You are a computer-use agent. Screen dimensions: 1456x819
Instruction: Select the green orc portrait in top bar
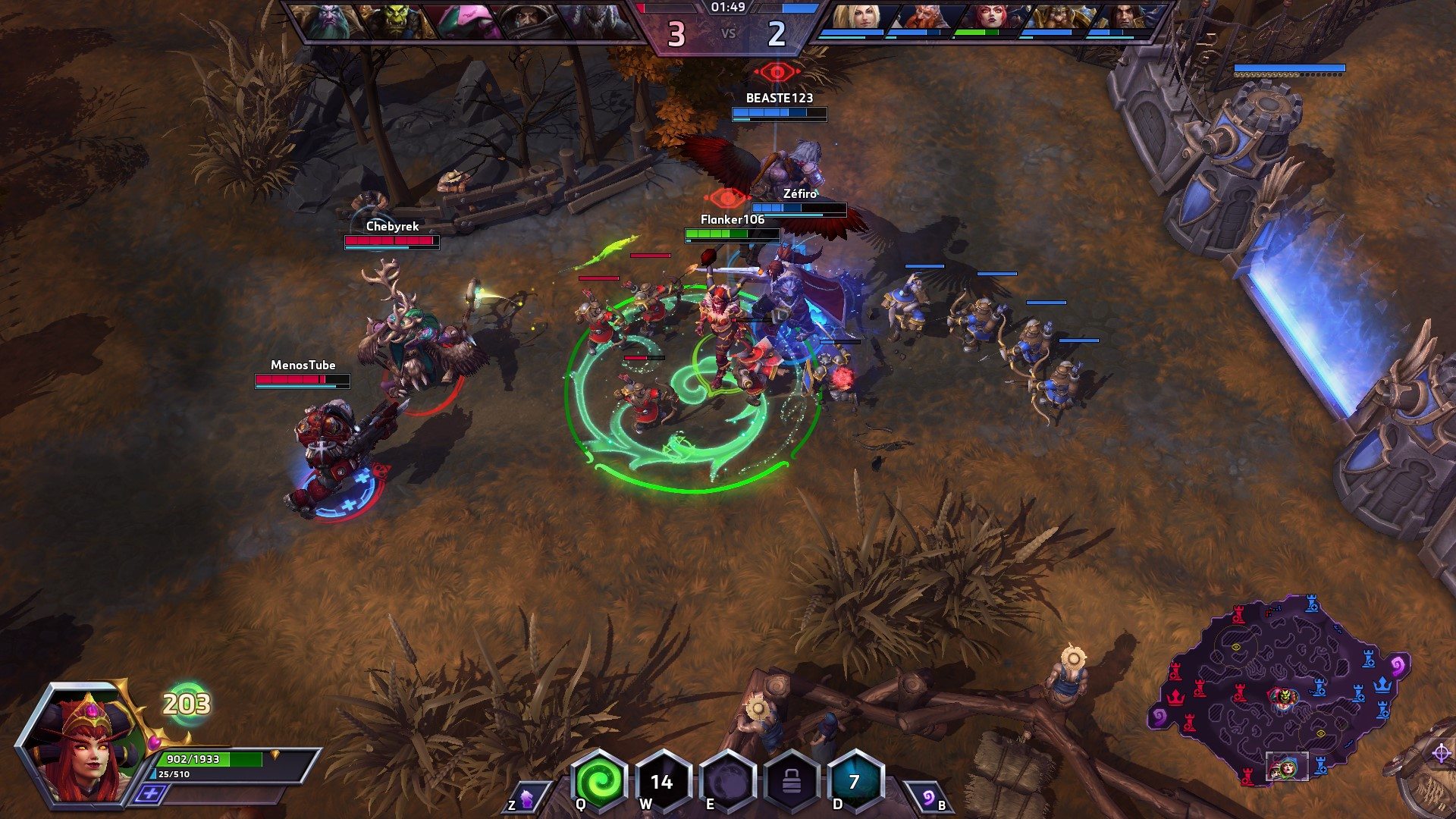(x=391, y=20)
